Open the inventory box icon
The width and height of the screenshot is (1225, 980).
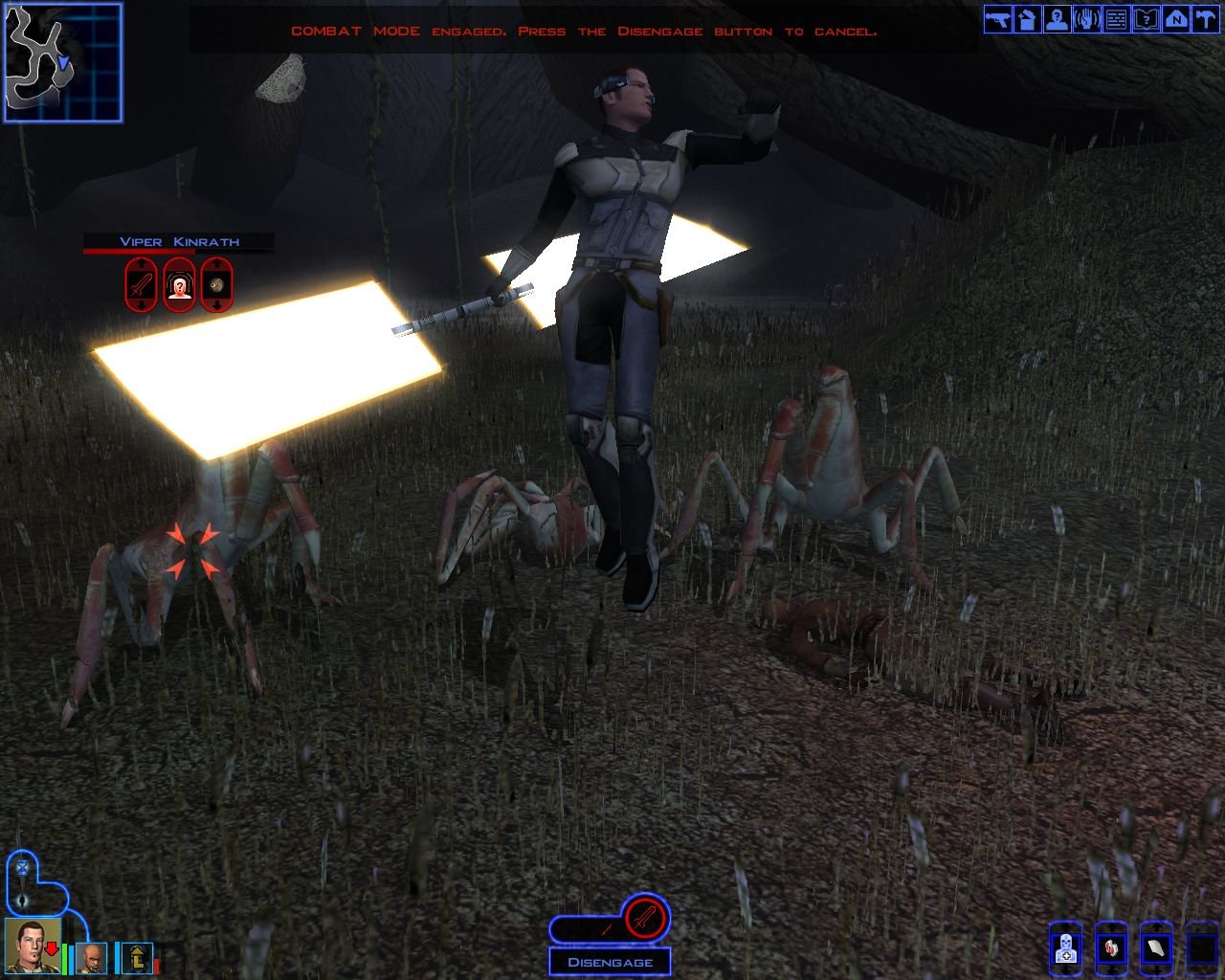[1028, 19]
